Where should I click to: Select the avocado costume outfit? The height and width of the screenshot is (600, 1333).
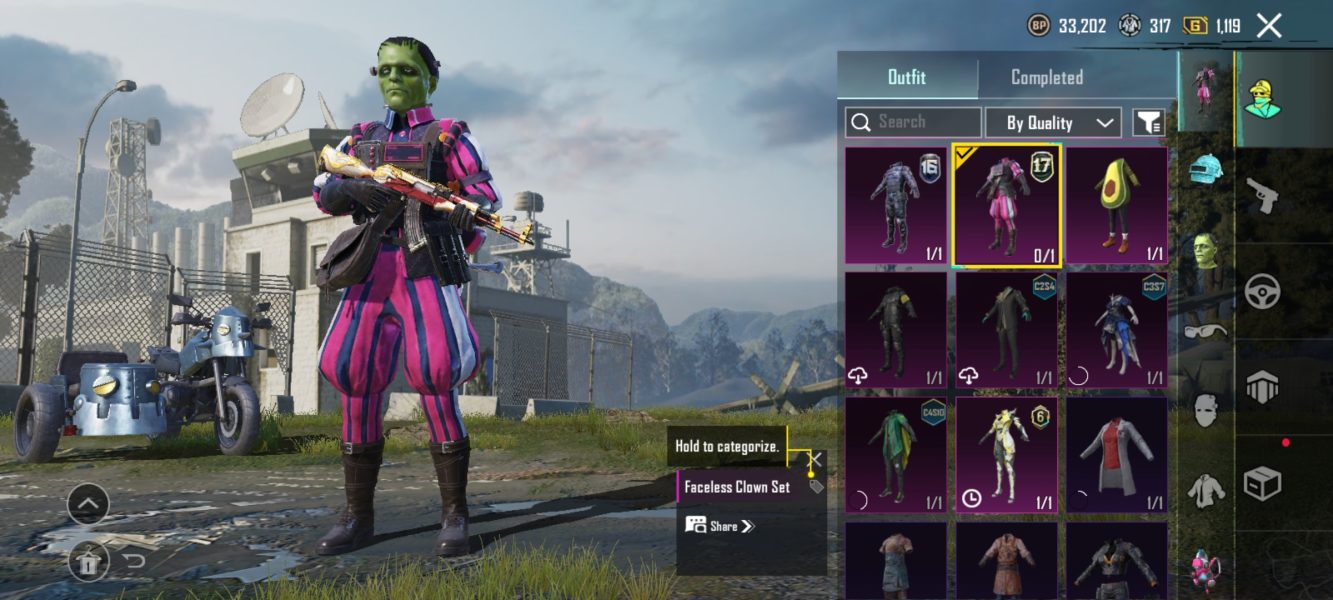1116,205
